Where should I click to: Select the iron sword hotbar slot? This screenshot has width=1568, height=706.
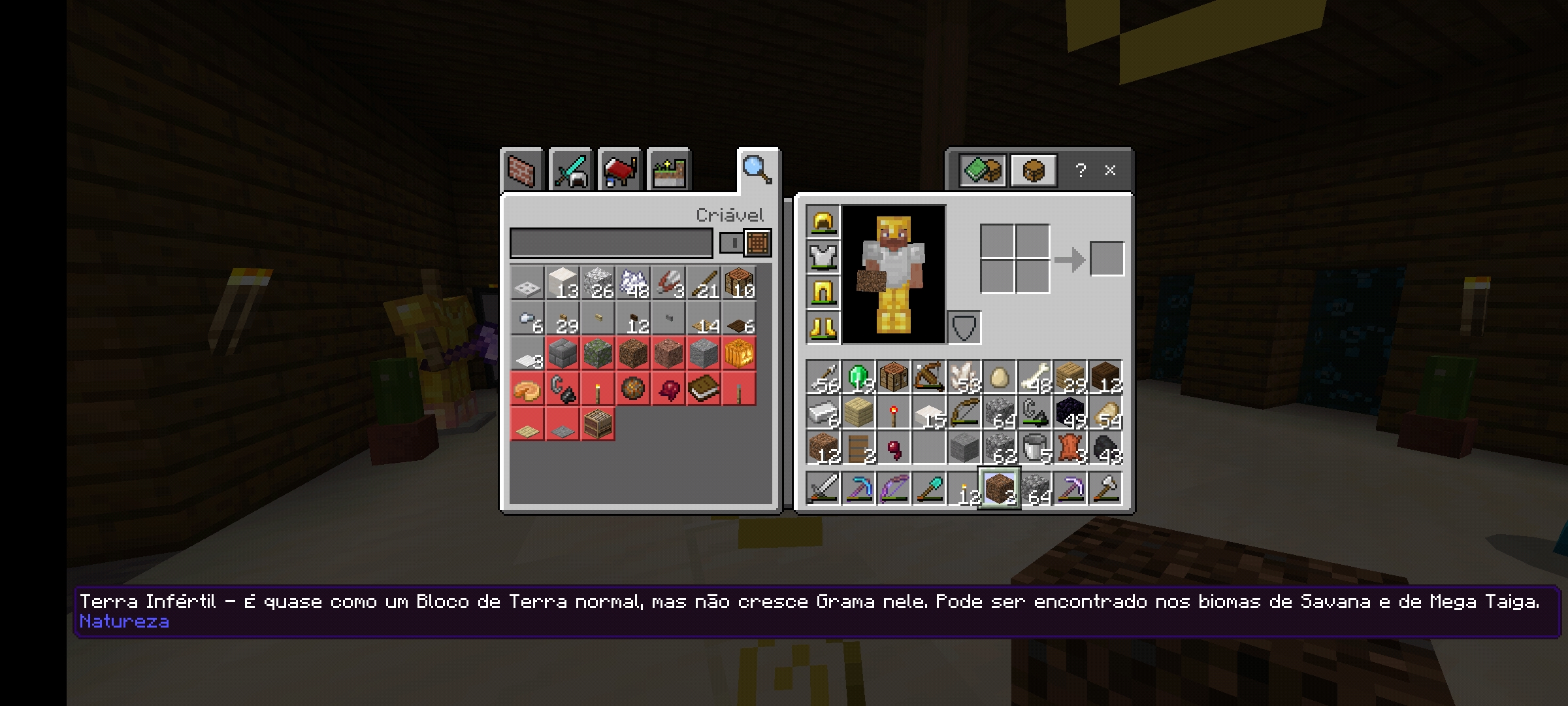coord(823,488)
